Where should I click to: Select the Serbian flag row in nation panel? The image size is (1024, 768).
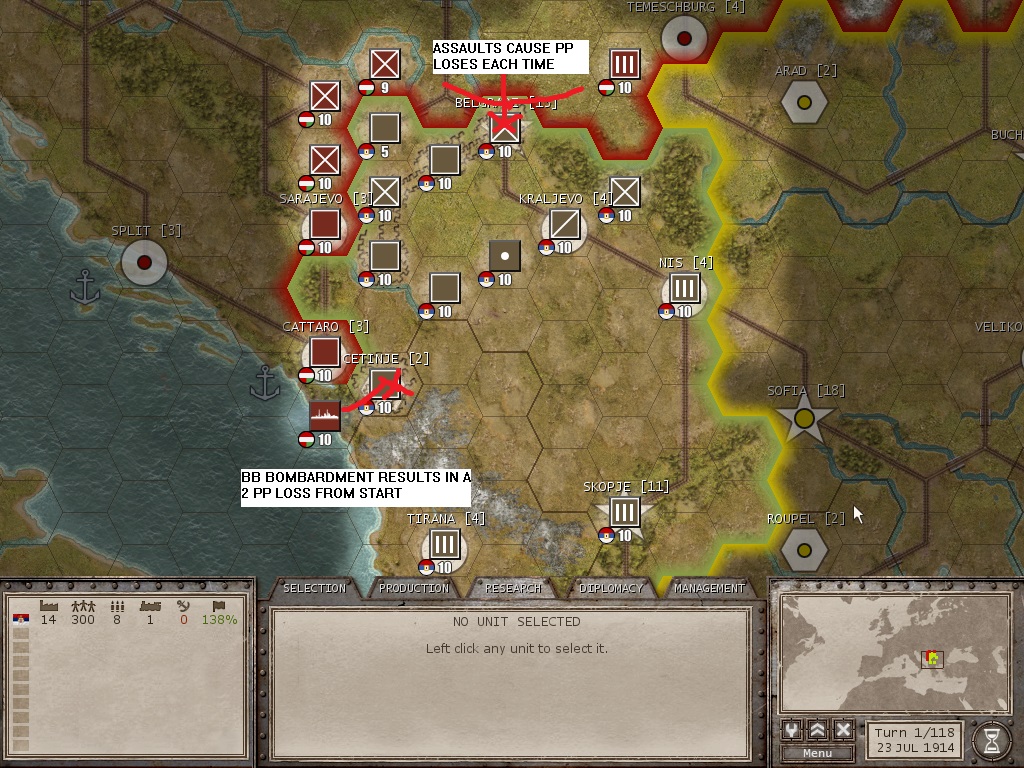(22, 620)
